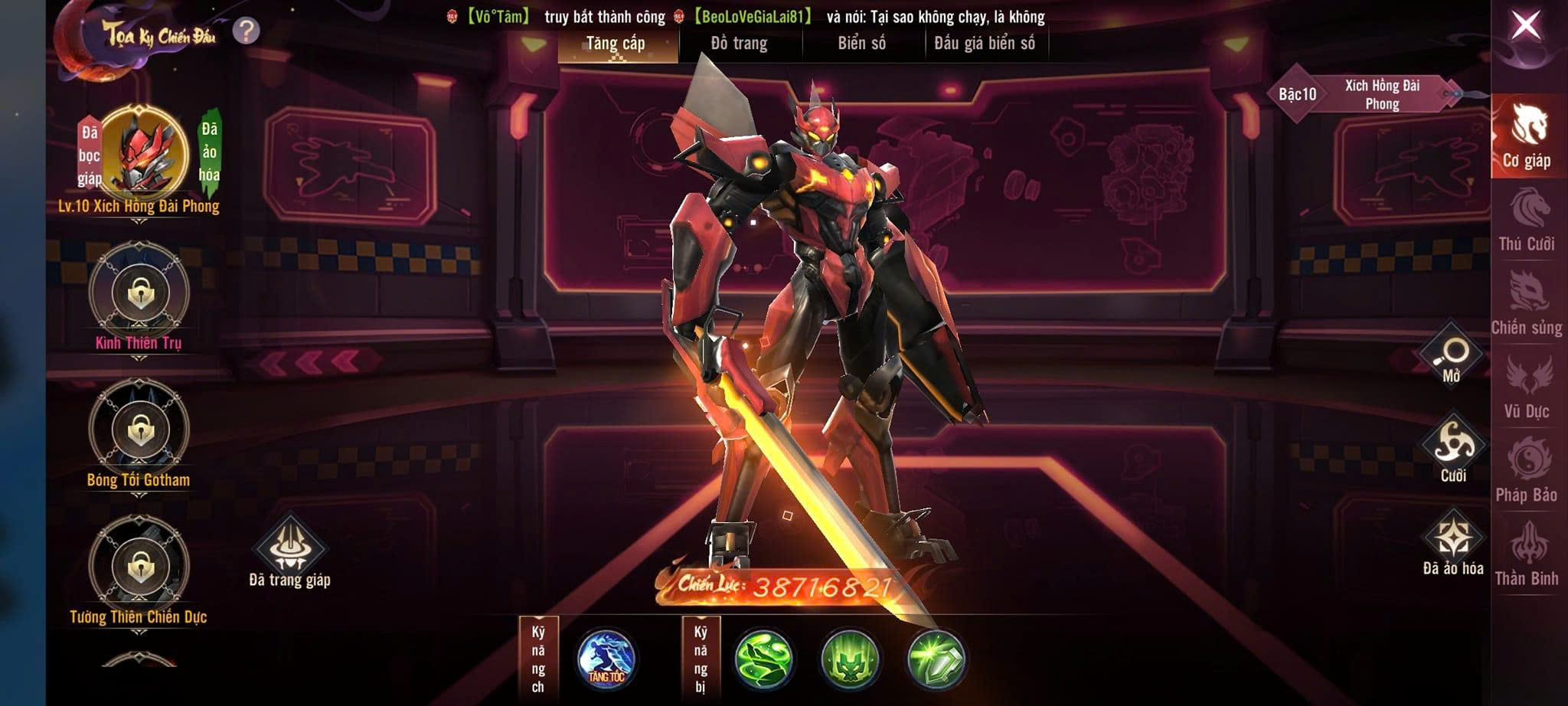
Task: Pick the locked Tường Thiên Chiến Dực mecha
Action: [x=139, y=567]
